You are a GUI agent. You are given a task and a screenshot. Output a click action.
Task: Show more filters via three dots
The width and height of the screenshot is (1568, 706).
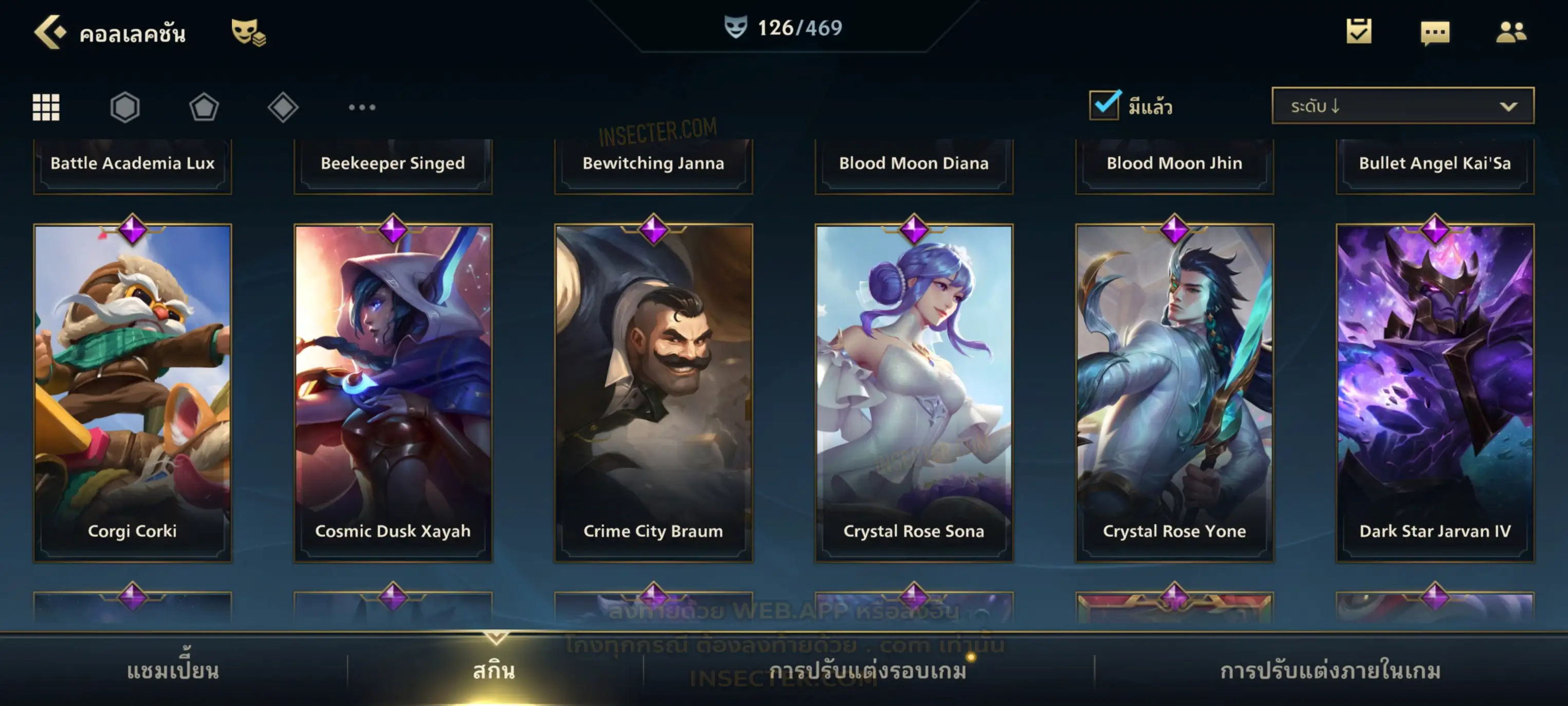362,107
